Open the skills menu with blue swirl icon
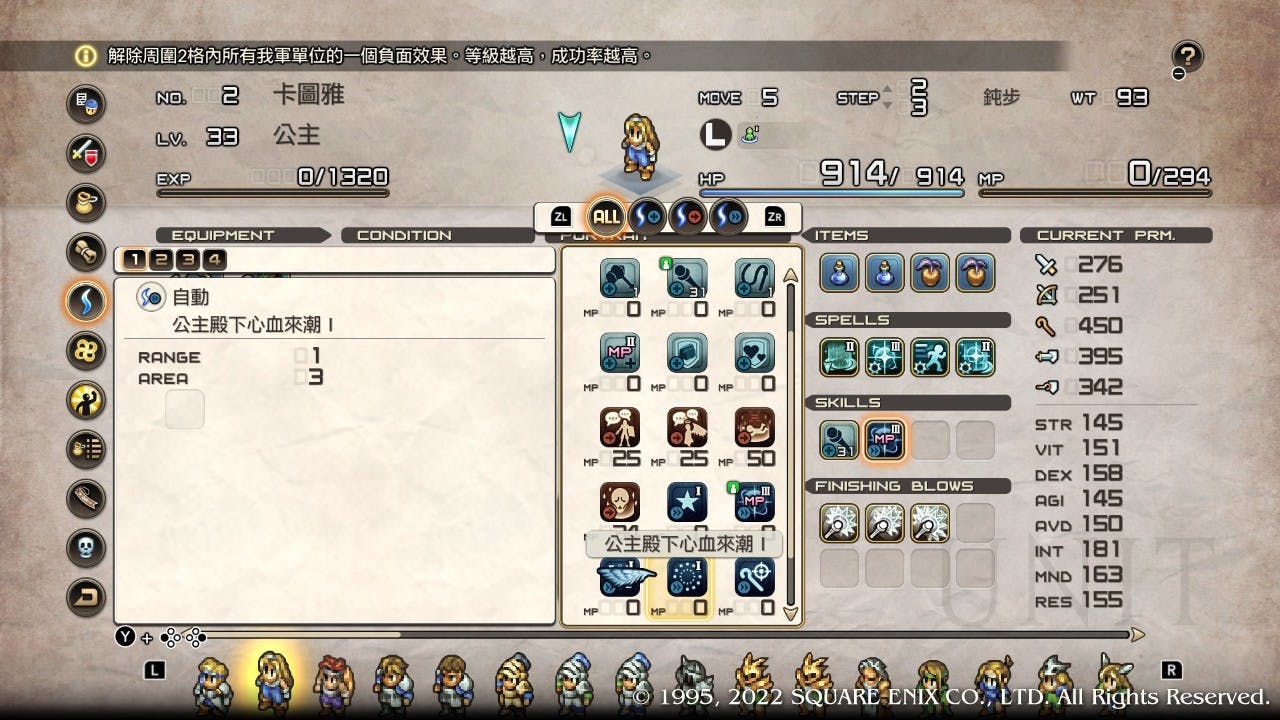 [x=86, y=299]
